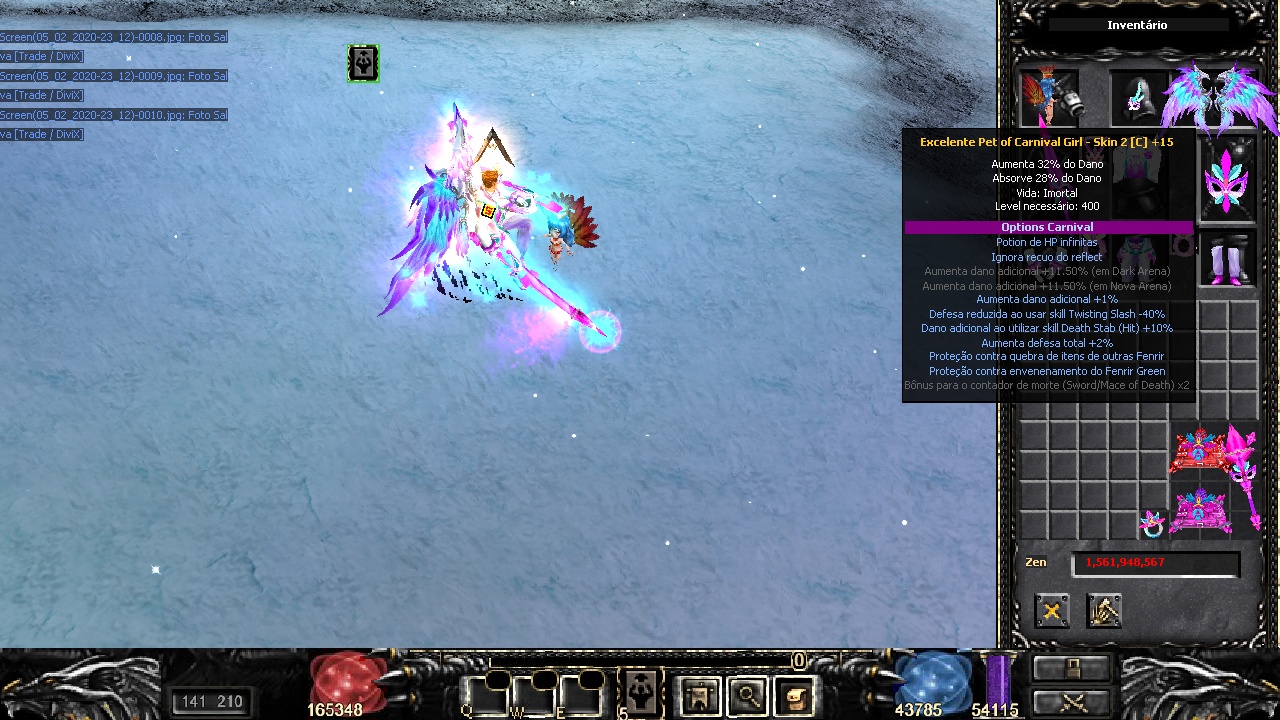Click the parchment scroll button on bottom bar

[x=794, y=695]
